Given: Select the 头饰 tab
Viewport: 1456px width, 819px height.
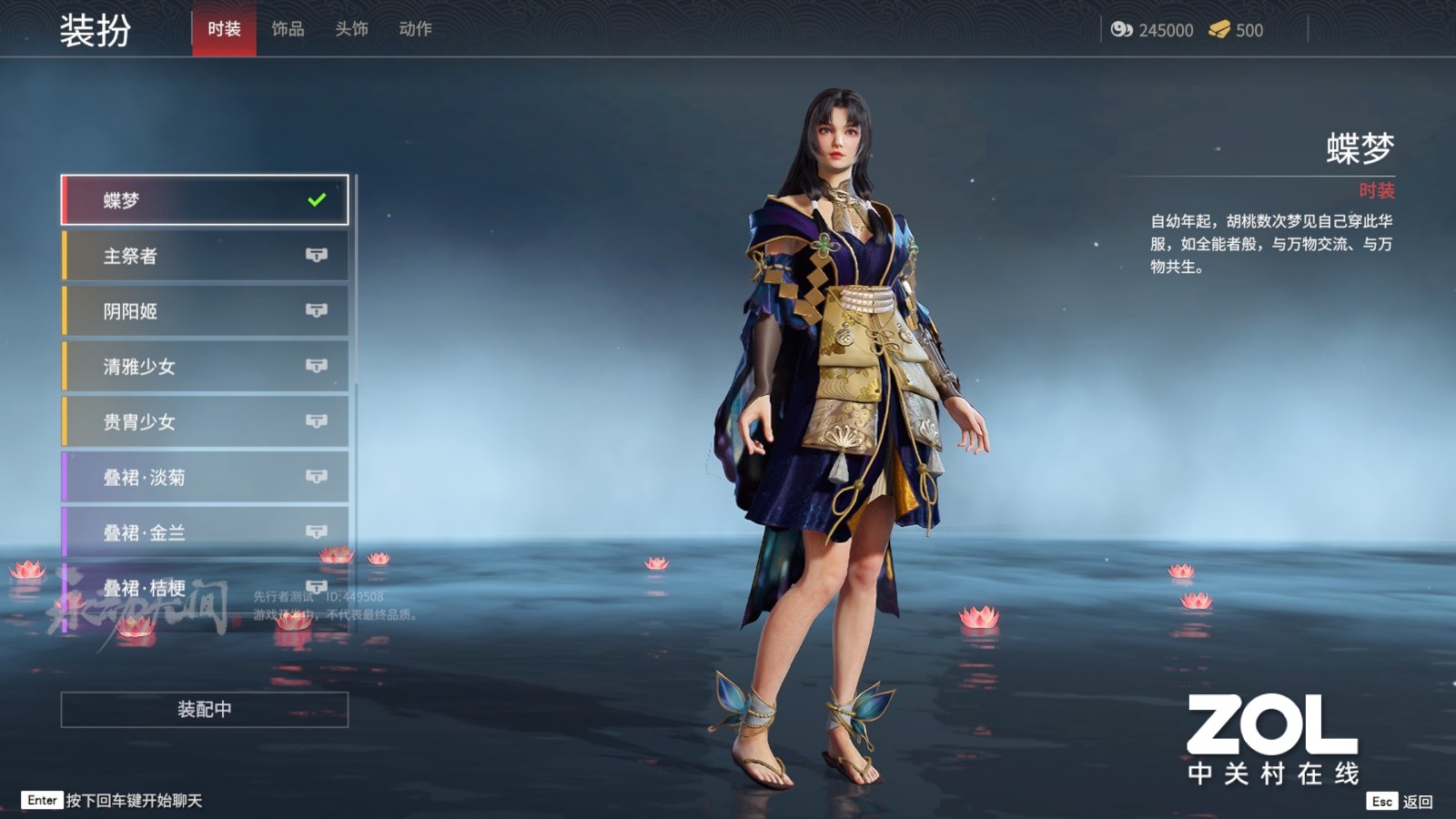Looking at the screenshot, I should click(x=351, y=29).
